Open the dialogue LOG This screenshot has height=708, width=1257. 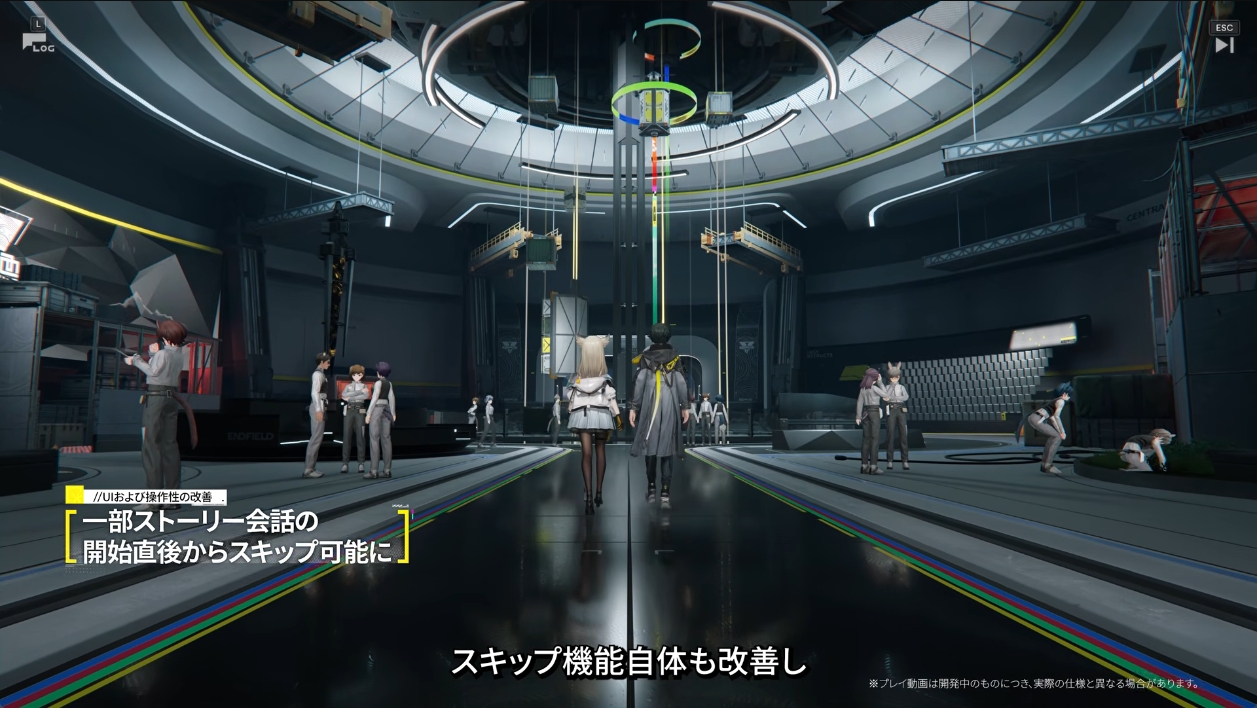pos(37,40)
